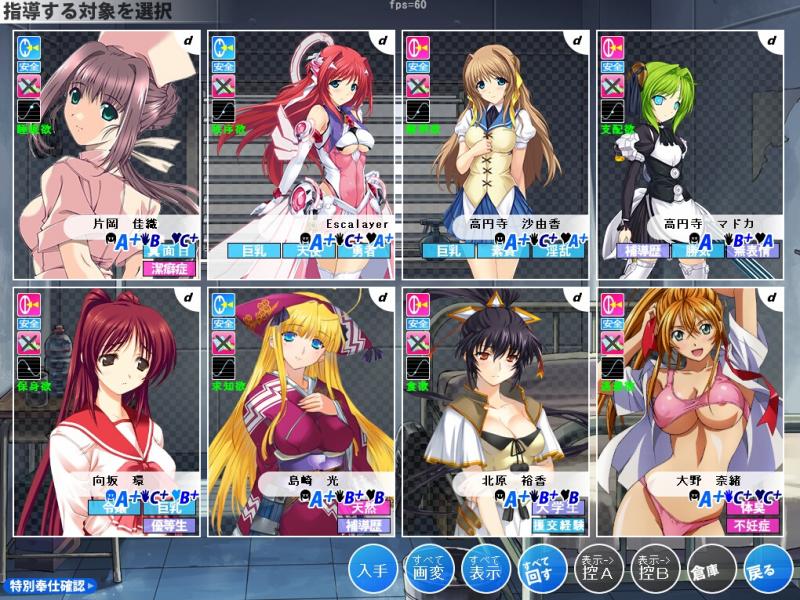Click the 入手 (obtain) button
The image size is (800, 600).
pos(372,570)
